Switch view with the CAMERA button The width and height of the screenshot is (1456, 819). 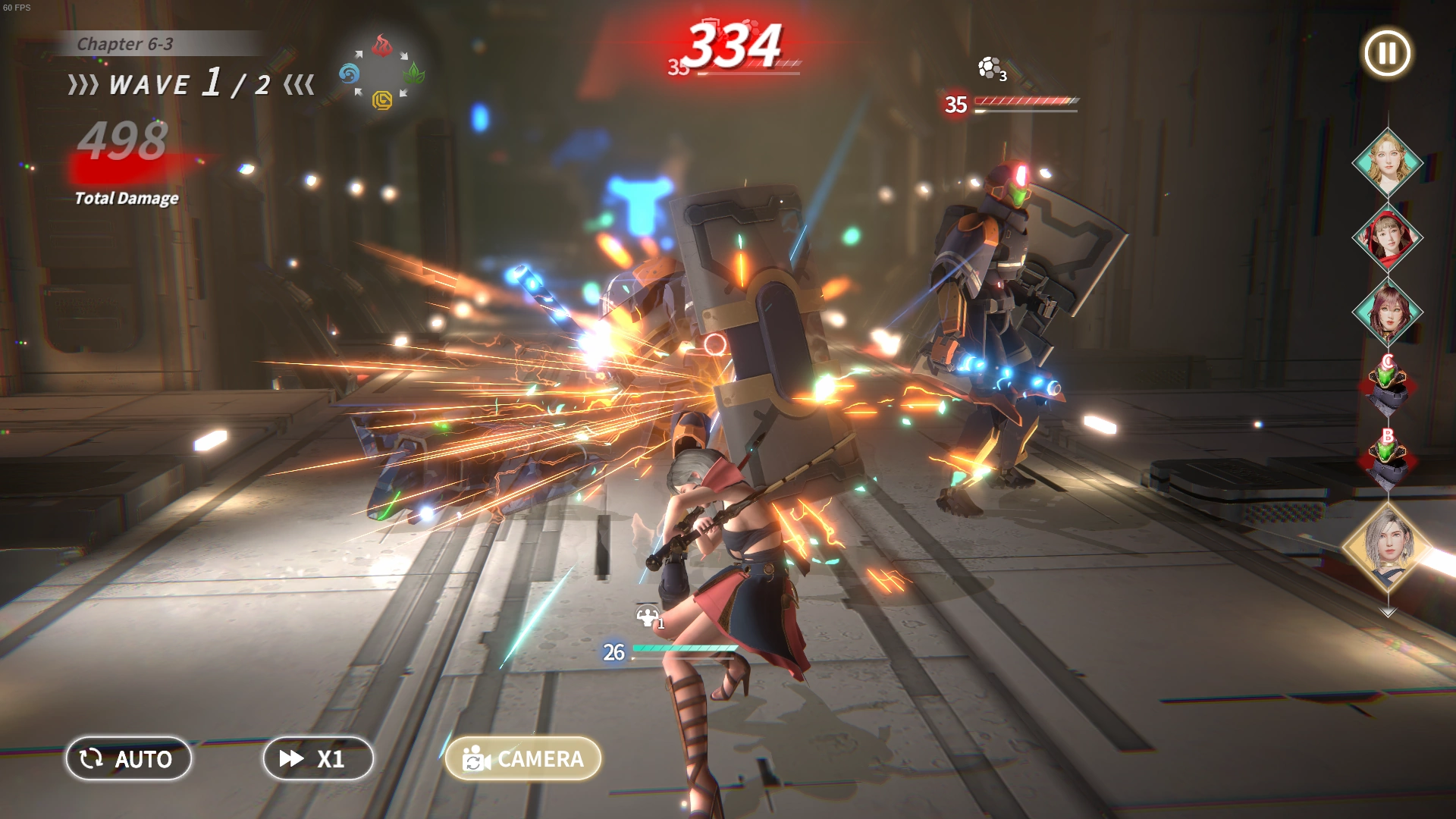coord(523,758)
